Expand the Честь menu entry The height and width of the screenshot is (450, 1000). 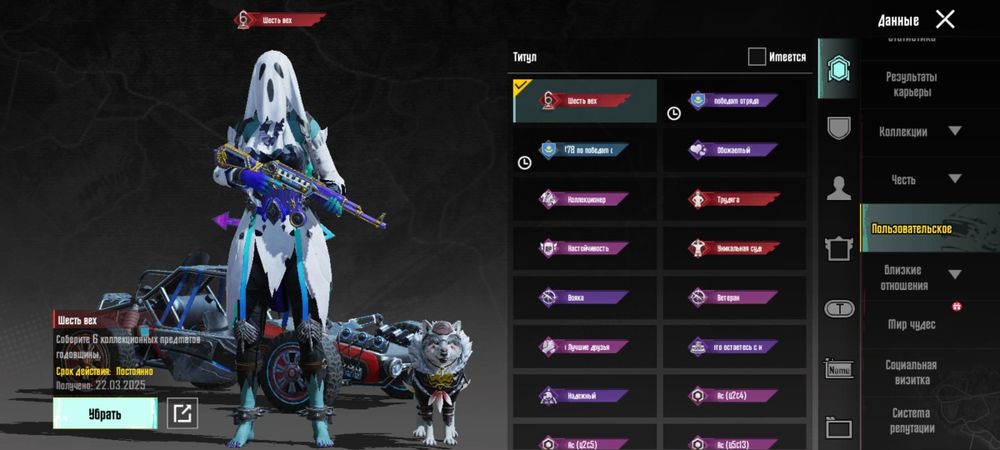pyautogui.click(x=919, y=179)
